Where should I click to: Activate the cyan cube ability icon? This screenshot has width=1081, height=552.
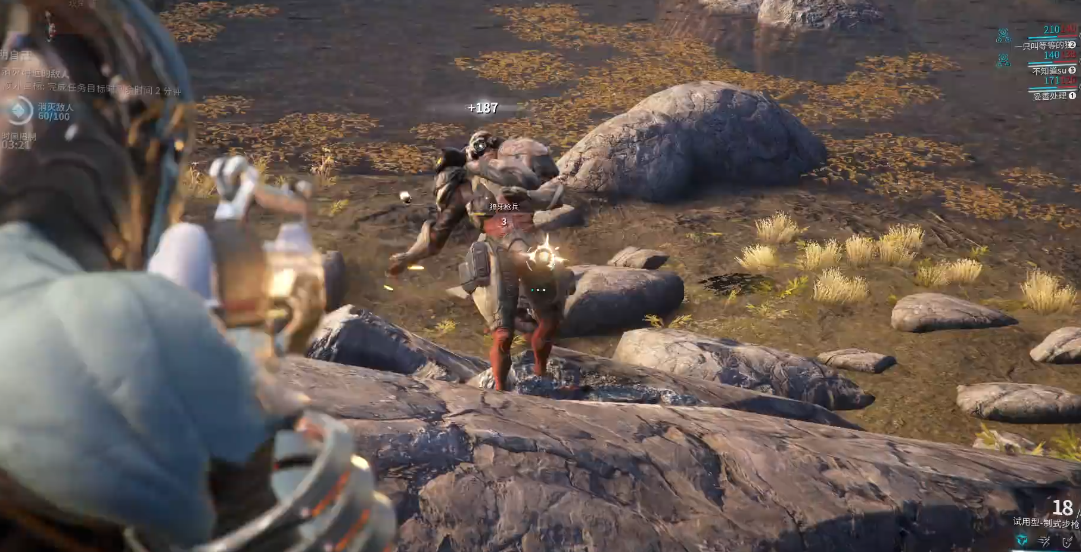click(x=1021, y=540)
